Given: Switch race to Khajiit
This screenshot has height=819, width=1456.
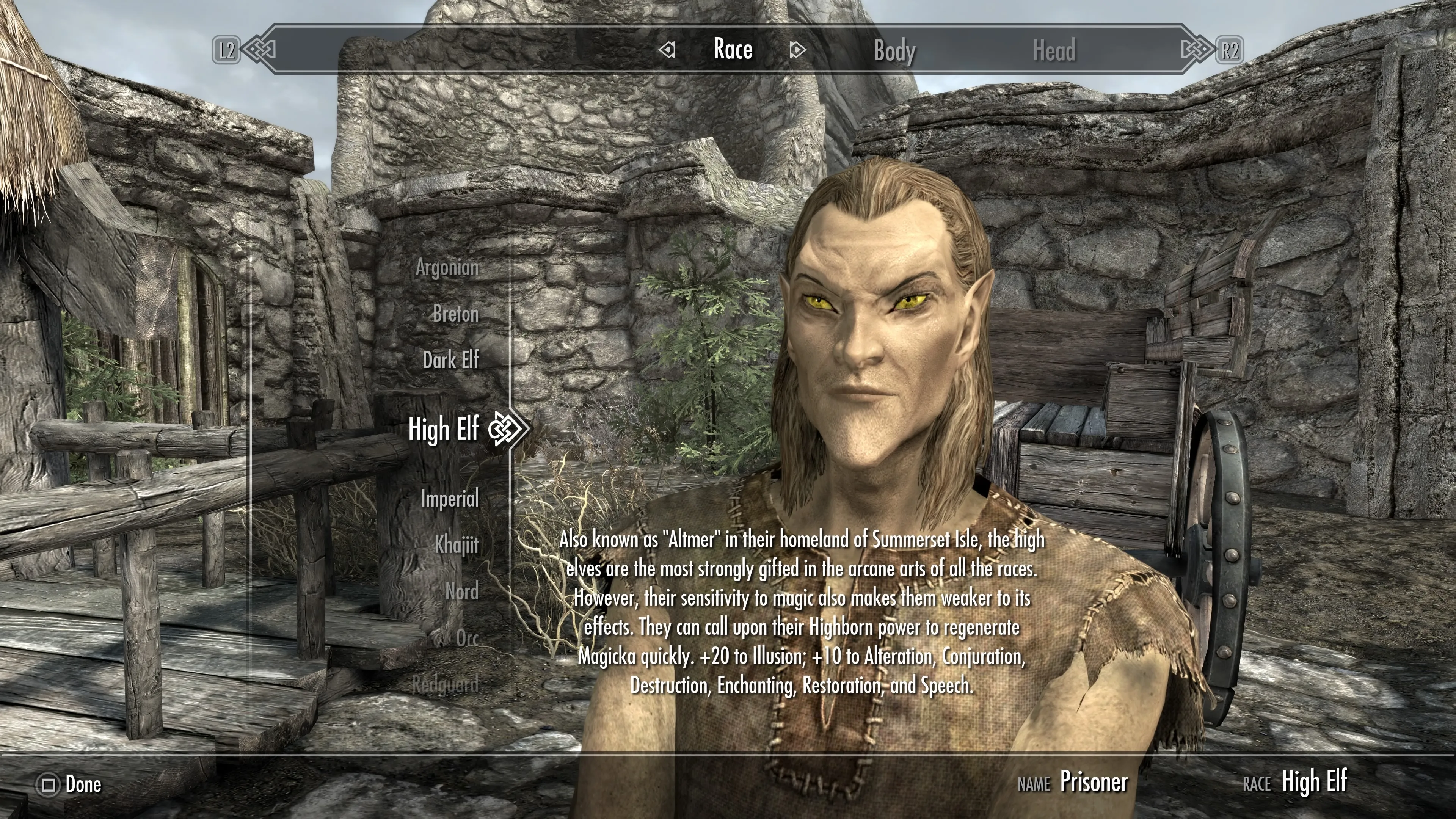Looking at the screenshot, I should pos(456,546).
